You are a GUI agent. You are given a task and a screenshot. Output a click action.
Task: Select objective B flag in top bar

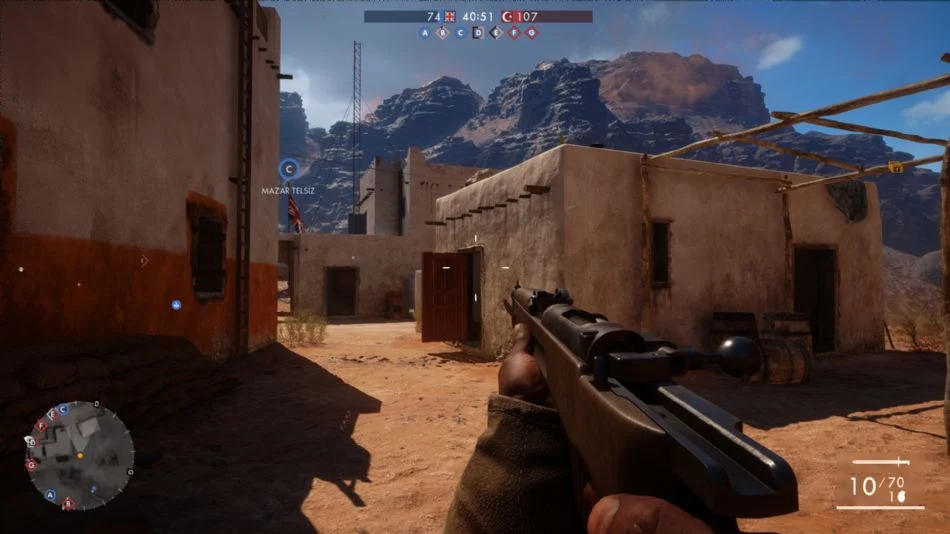pos(443,32)
